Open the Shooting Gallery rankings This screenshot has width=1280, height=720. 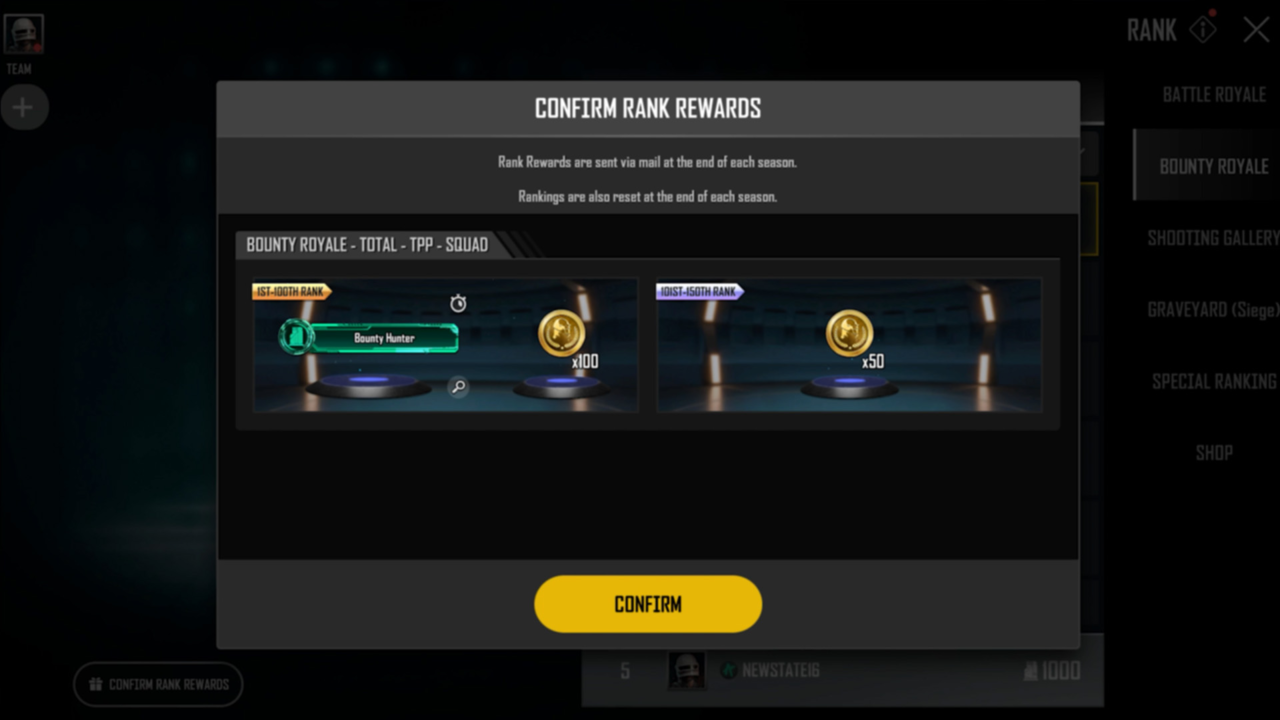pyautogui.click(x=1212, y=238)
